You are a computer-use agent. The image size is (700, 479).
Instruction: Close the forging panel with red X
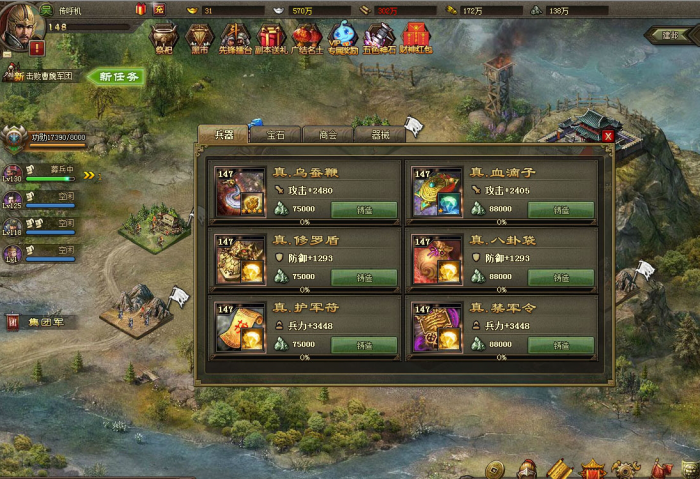608,135
